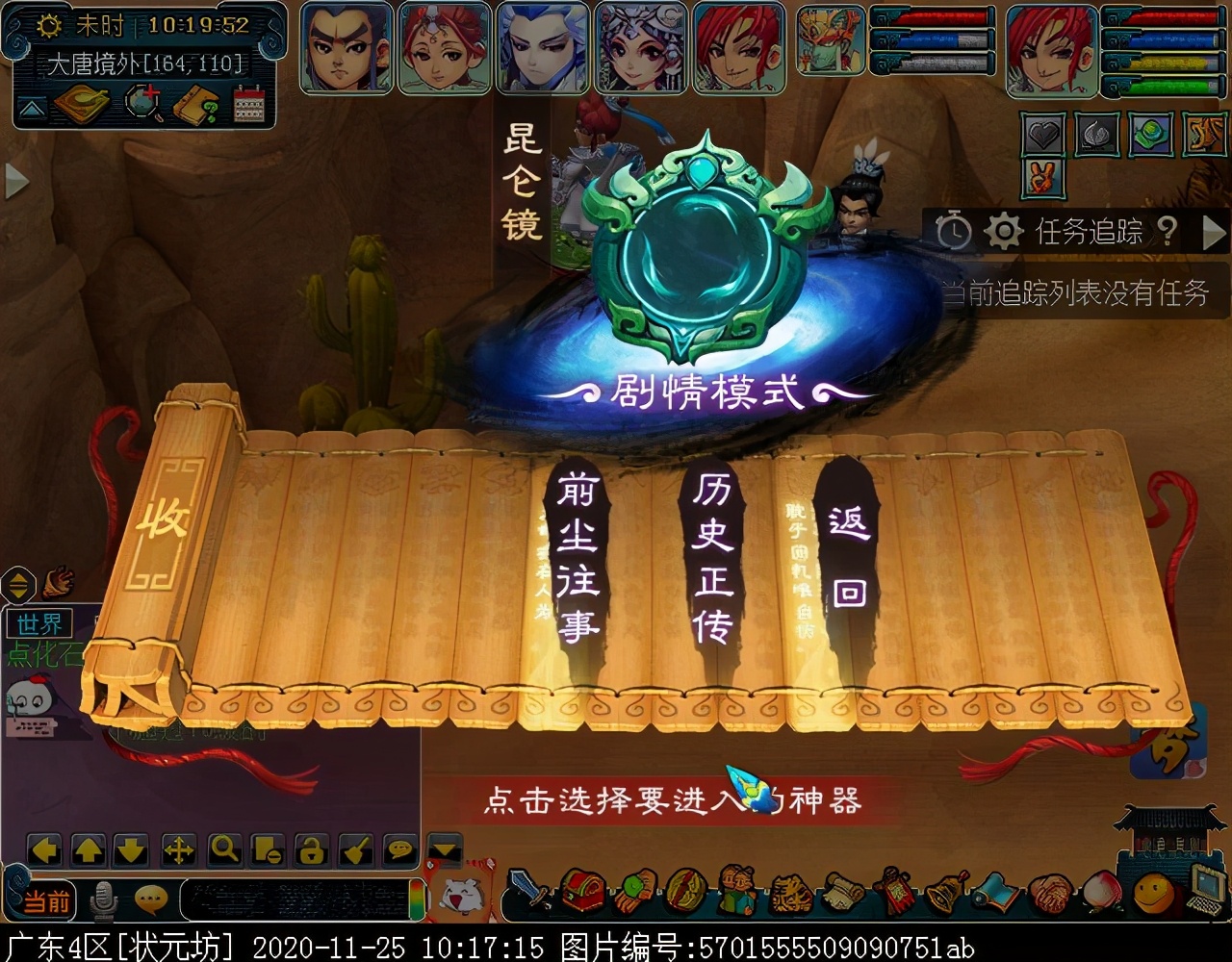Select the microphone icon near the chat bar

coord(103,897)
